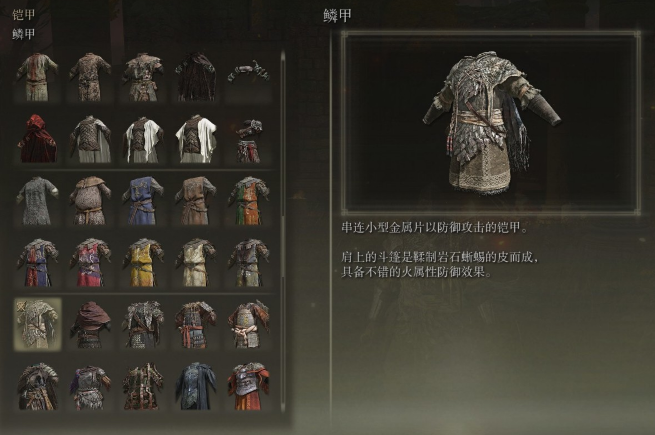This screenshot has width=655, height=435.
Task: Select the highlighted scale armor slot
Action: 37,323
